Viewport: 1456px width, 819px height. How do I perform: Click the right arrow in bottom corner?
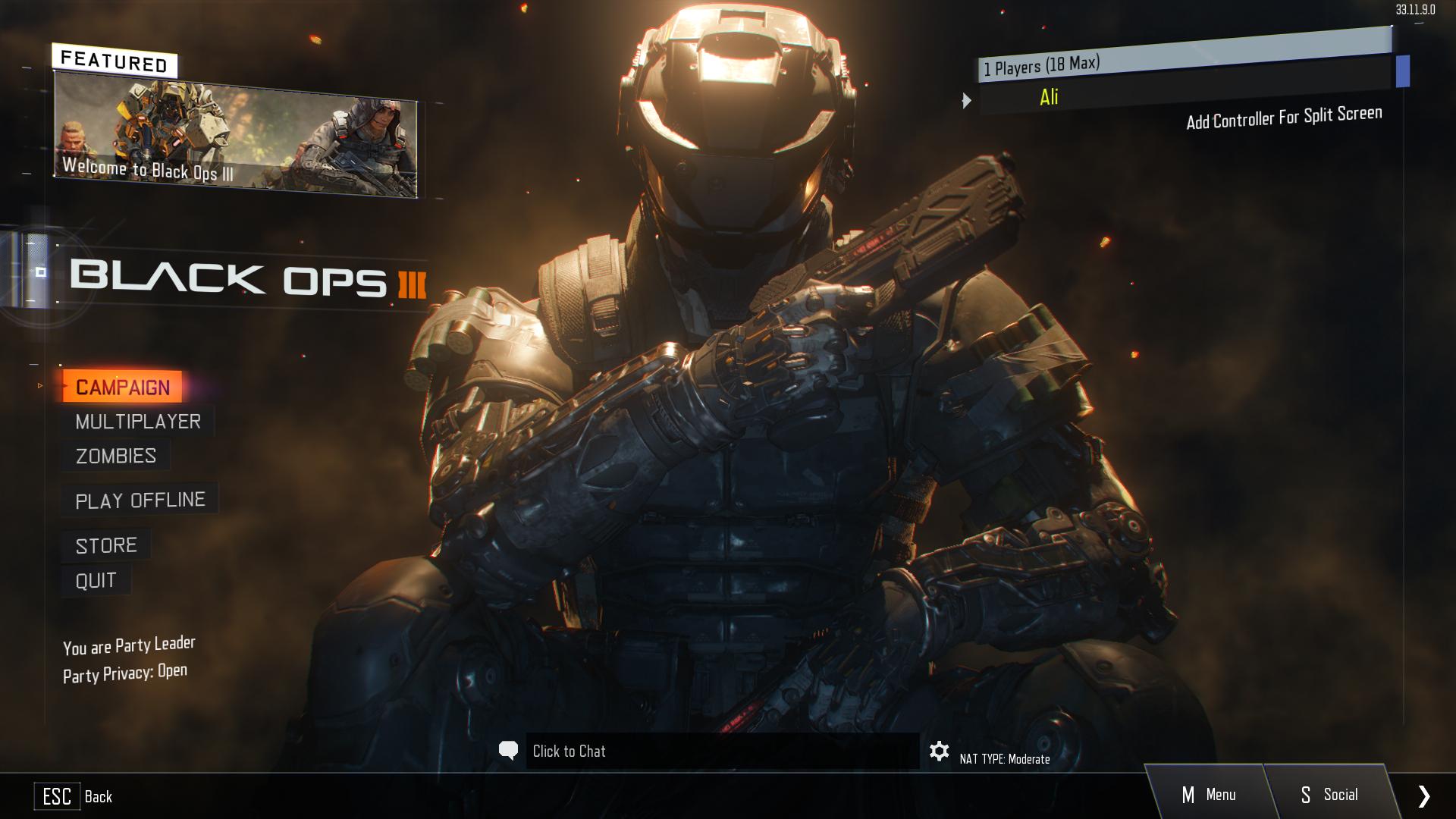(x=1424, y=795)
